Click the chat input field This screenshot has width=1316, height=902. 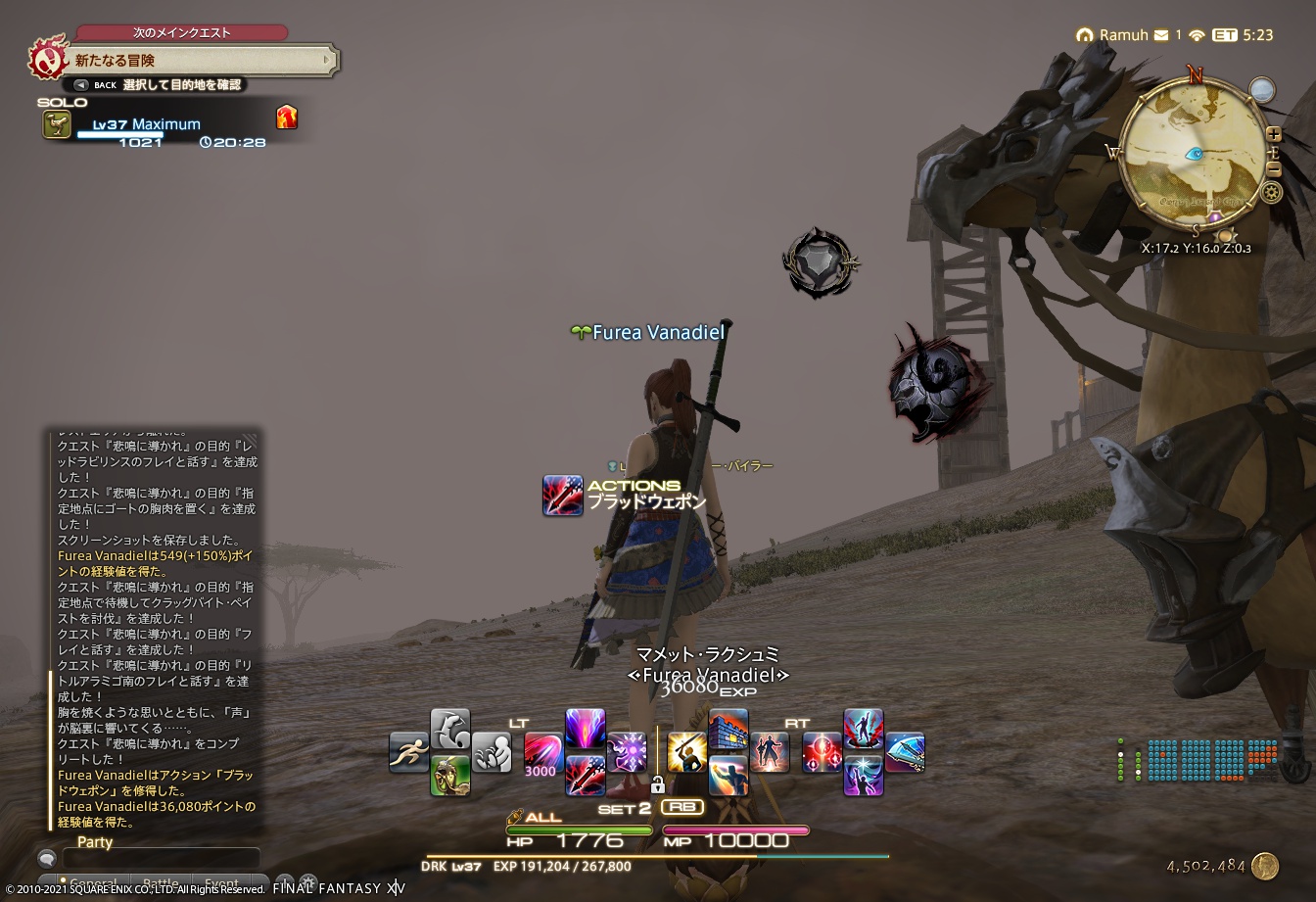click(x=162, y=858)
